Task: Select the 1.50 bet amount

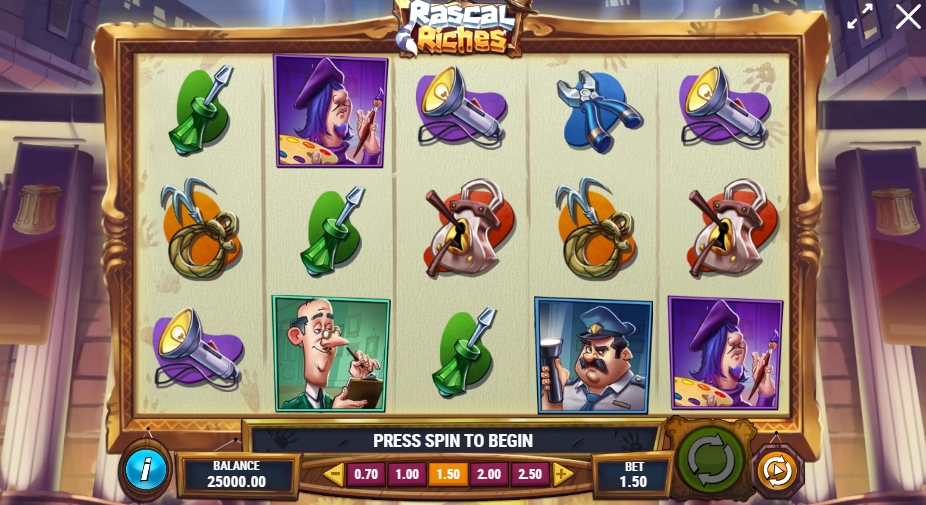Action: point(448,474)
